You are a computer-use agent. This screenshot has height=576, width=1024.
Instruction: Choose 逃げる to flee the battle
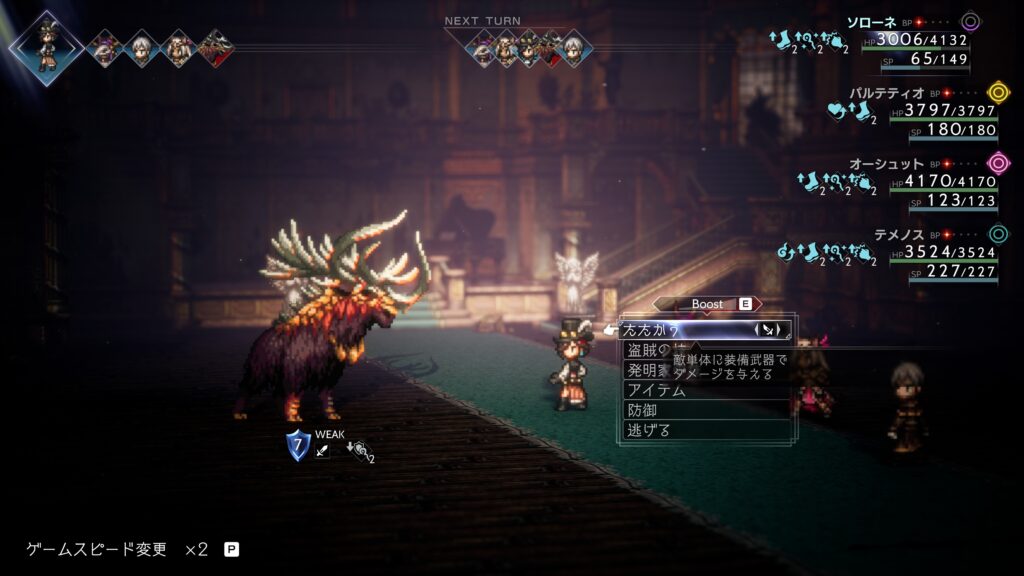point(649,430)
